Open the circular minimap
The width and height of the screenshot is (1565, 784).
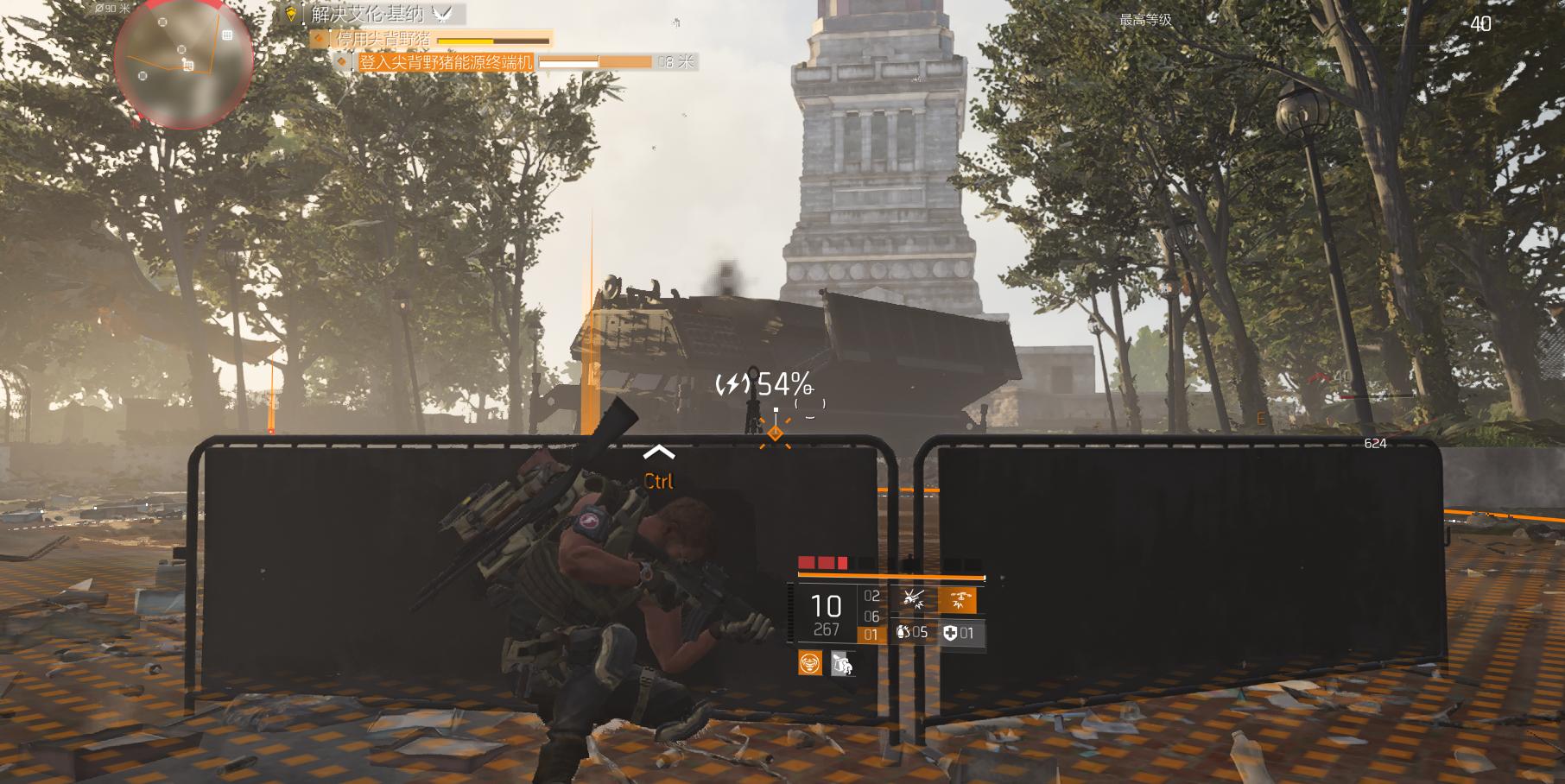(184, 63)
